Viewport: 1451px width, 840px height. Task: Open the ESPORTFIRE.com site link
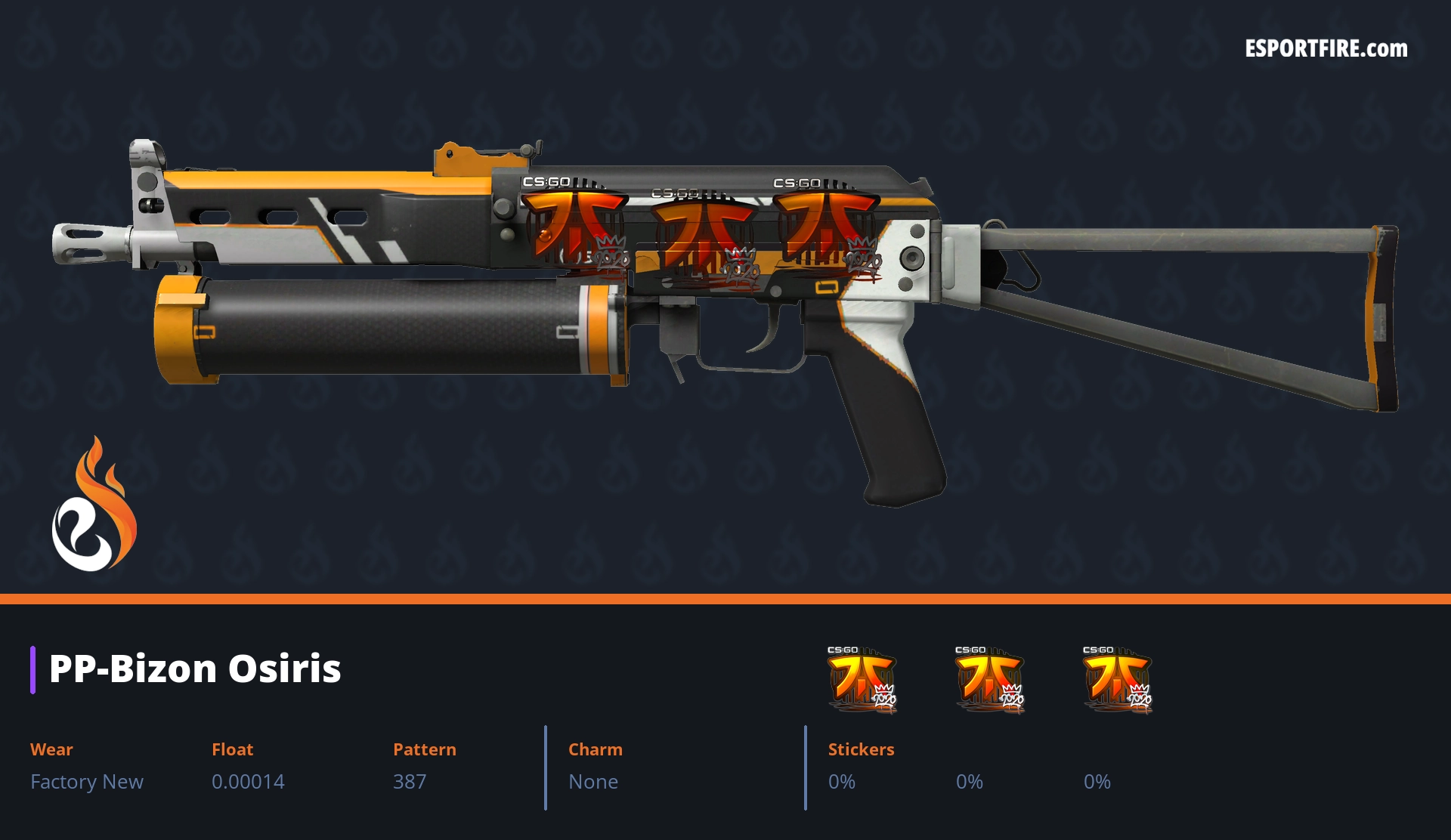[1326, 49]
